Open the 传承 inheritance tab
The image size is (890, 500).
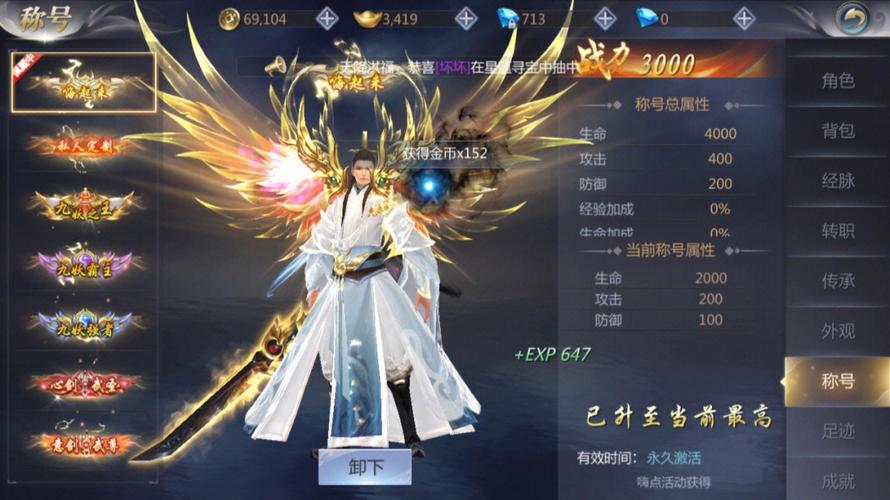click(837, 281)
